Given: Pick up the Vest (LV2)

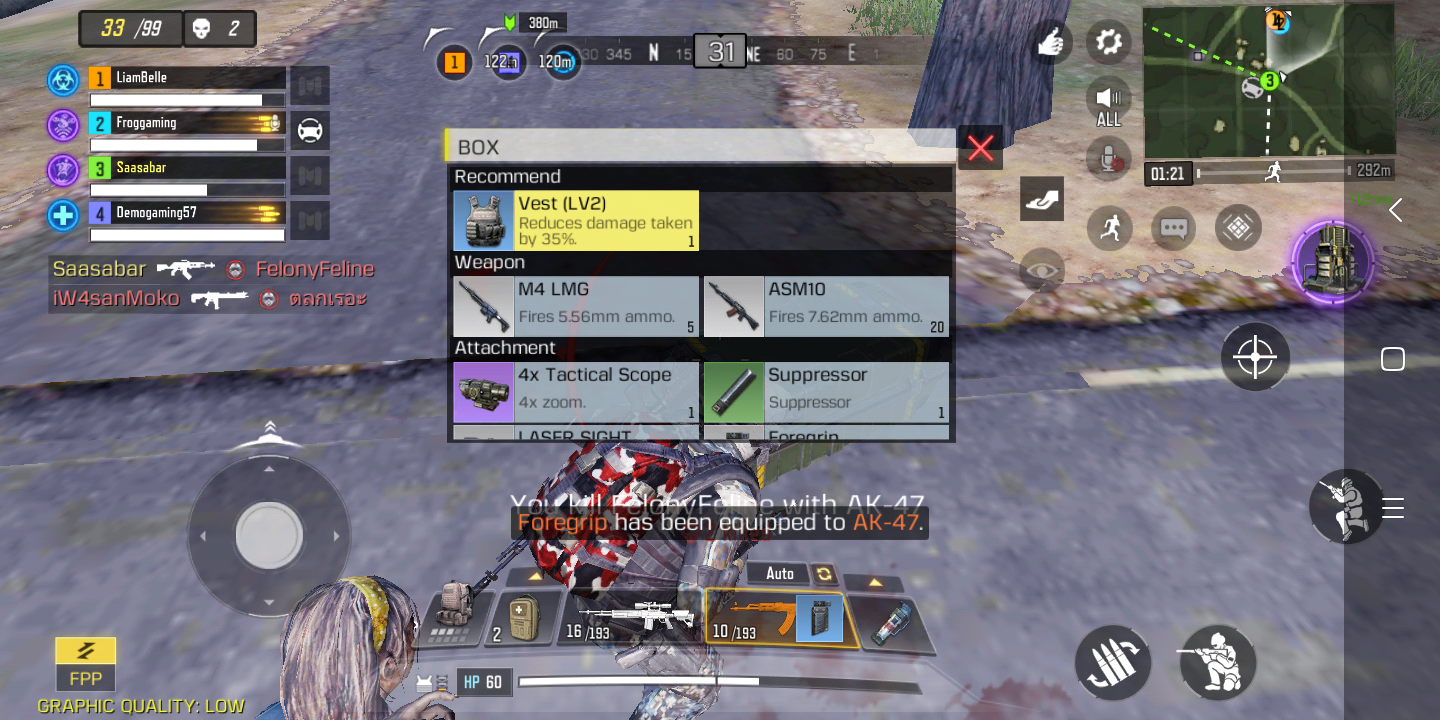Looking at the screenshot, I should (x=575, y=221).
